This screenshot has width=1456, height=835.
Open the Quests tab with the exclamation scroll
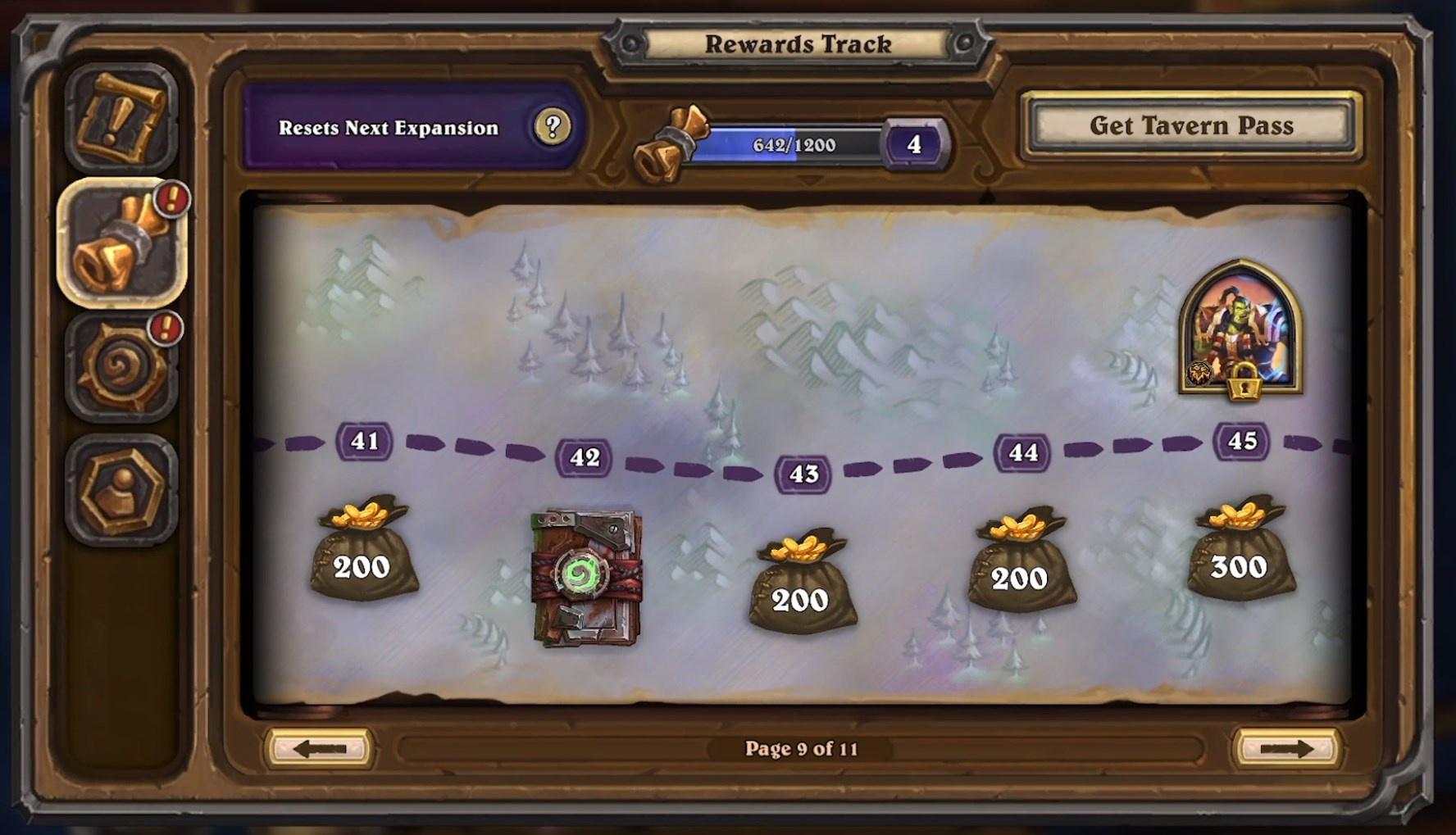pos(121,119)
